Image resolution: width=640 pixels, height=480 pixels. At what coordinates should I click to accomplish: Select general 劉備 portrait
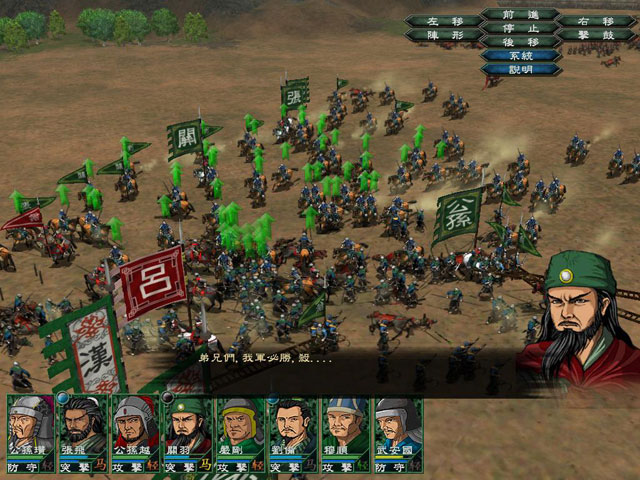point(291,427)
